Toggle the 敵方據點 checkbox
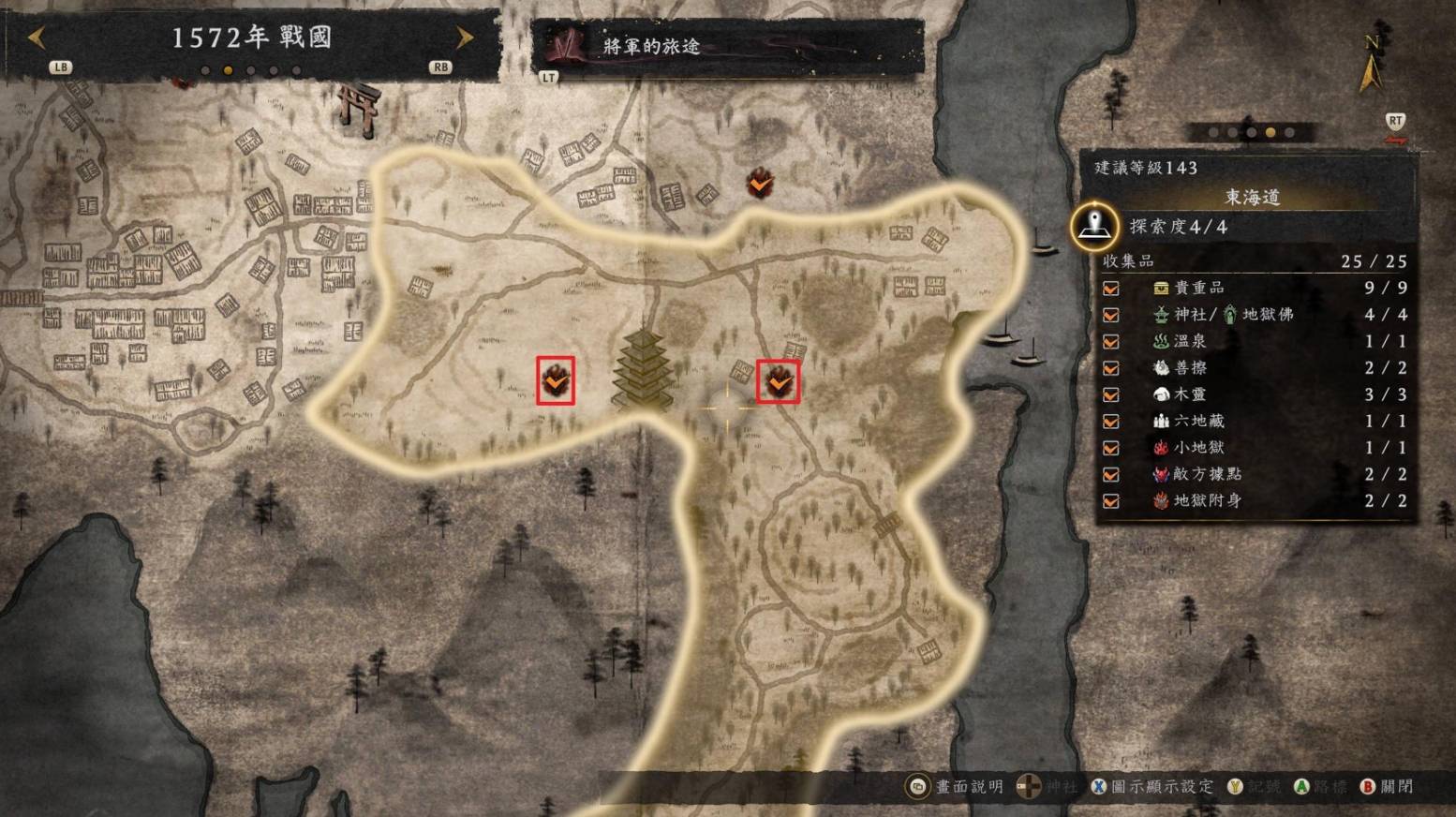Image resolution: width=1456 pixels, height=817 pixels. coord(1111,474)
